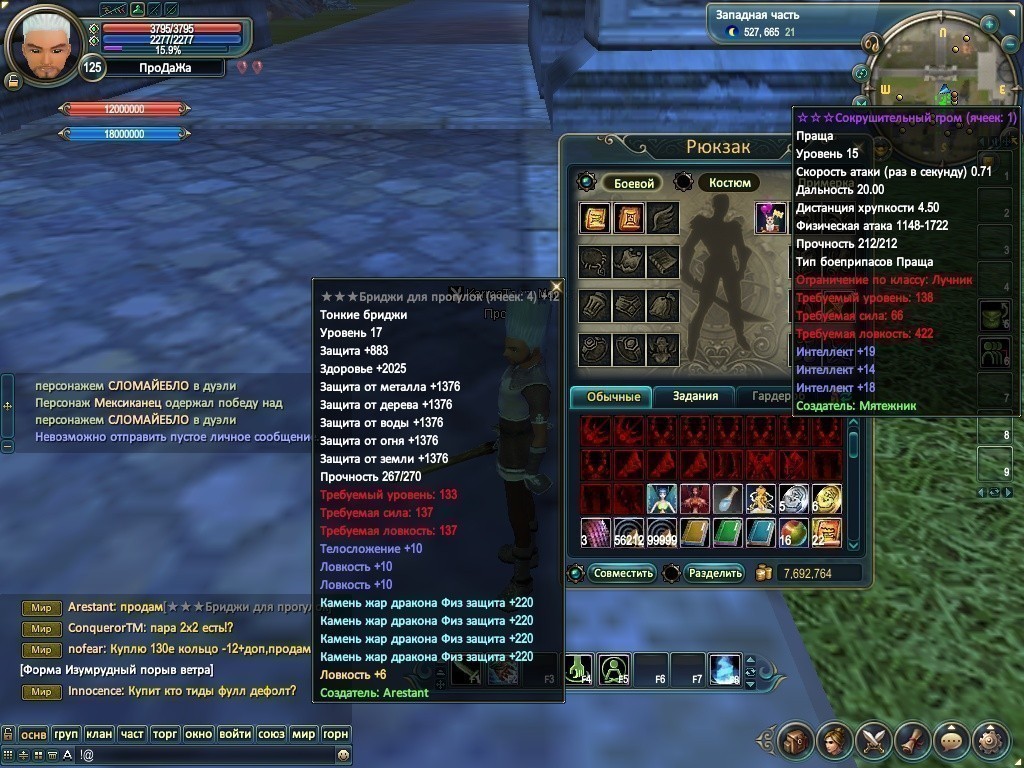This screenshot has height=768, width=1024.
Task: Select the green book inventory item
Action: click(x=727, y=533)
